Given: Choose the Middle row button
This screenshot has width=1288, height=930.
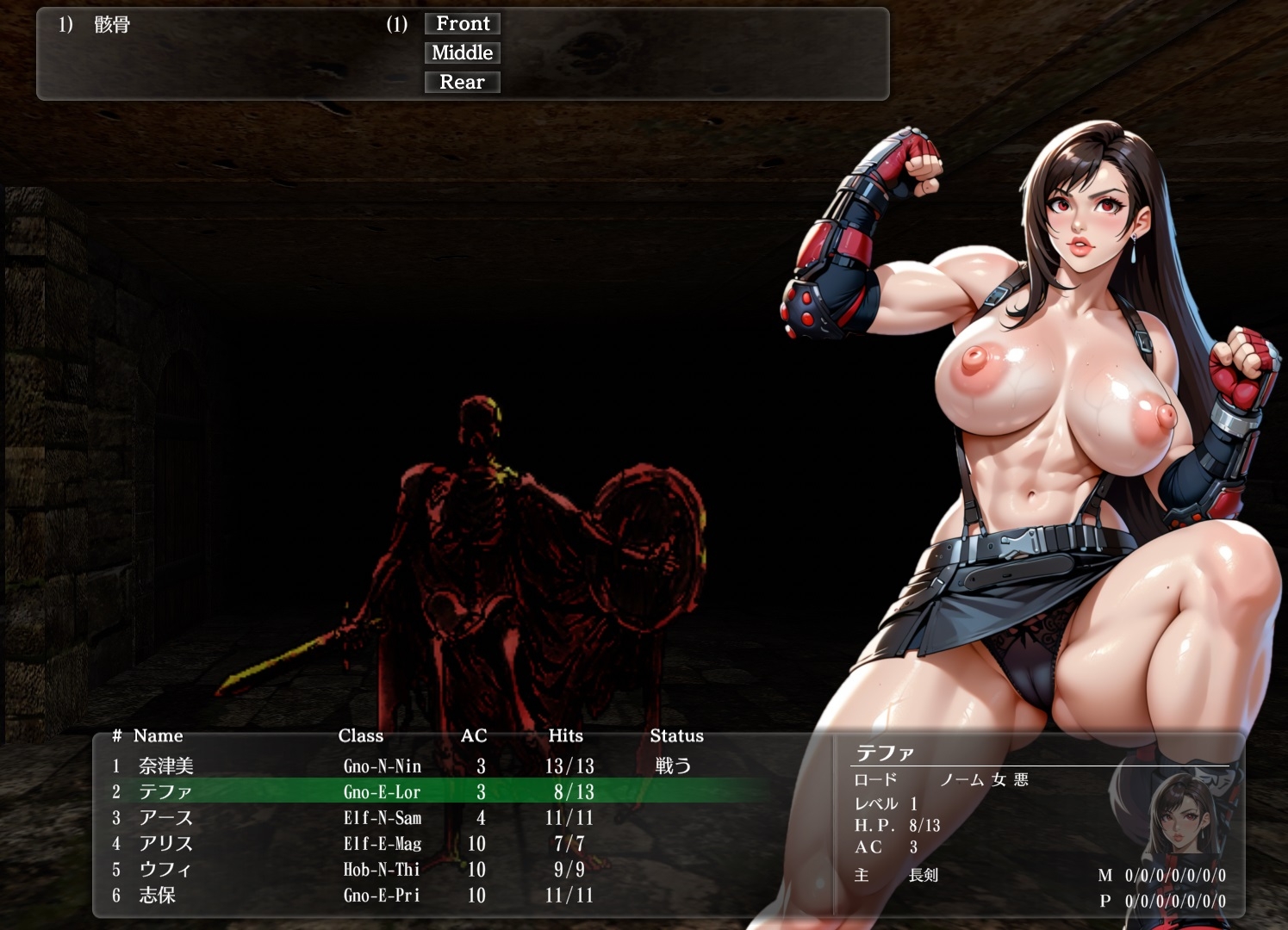Looking at the screenshot, I should [463, 53].
